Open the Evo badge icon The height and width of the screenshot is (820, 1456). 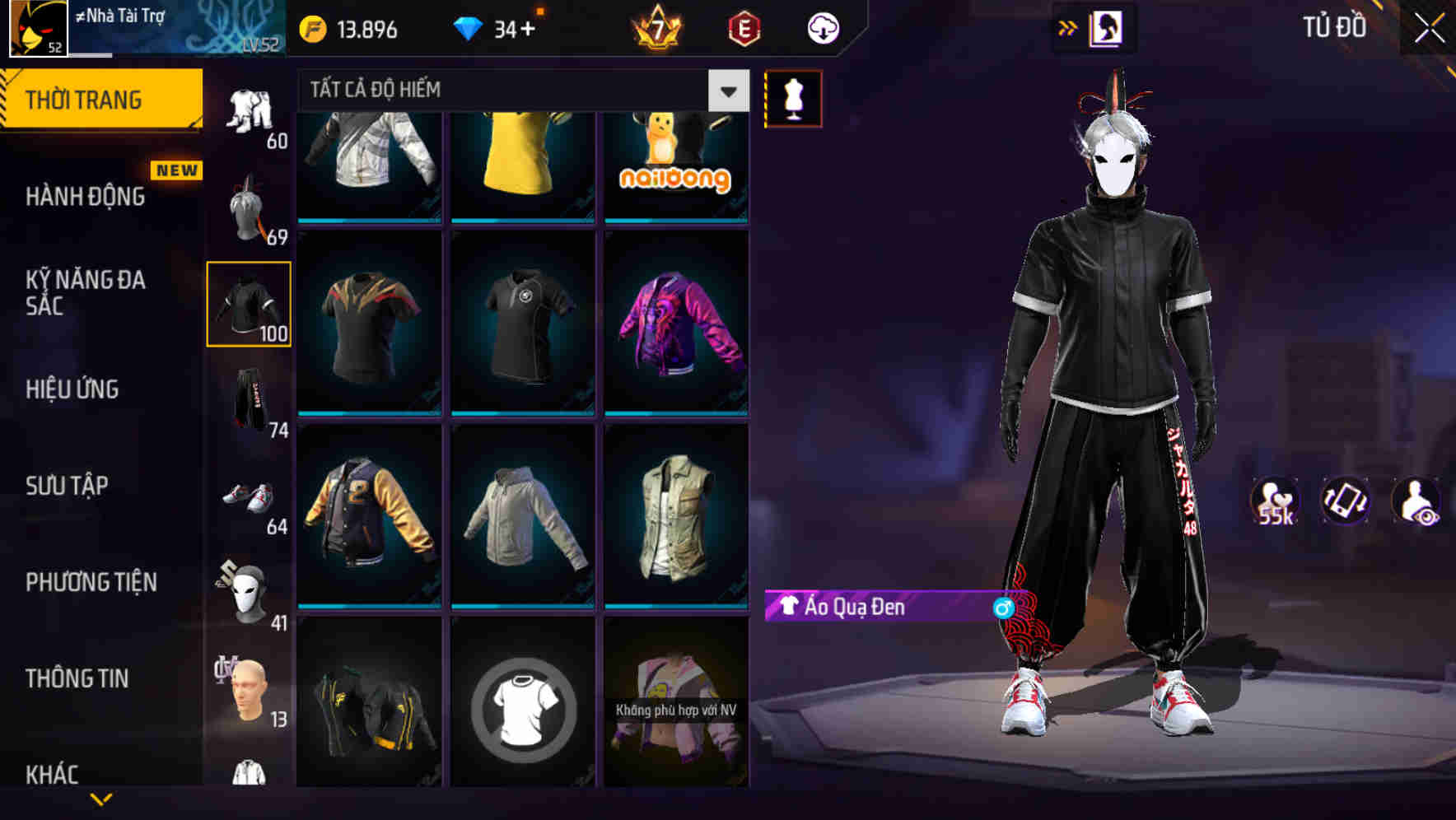(x=741, y=27)
